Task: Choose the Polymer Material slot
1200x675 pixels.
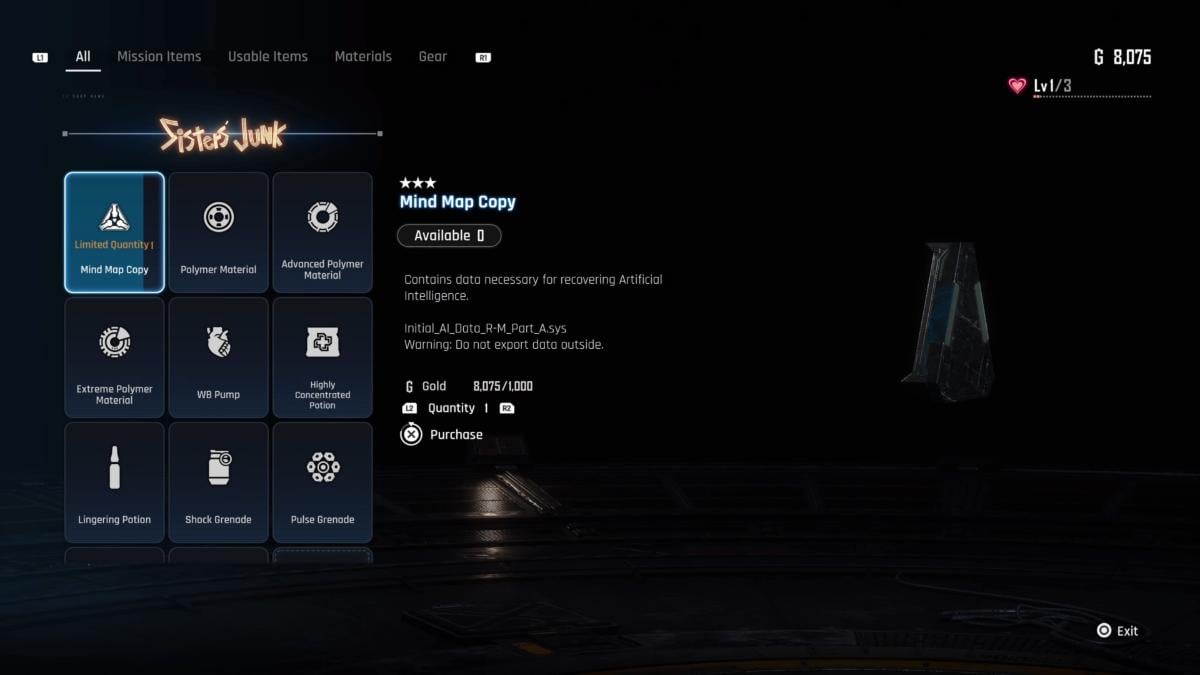Action: 218,232
